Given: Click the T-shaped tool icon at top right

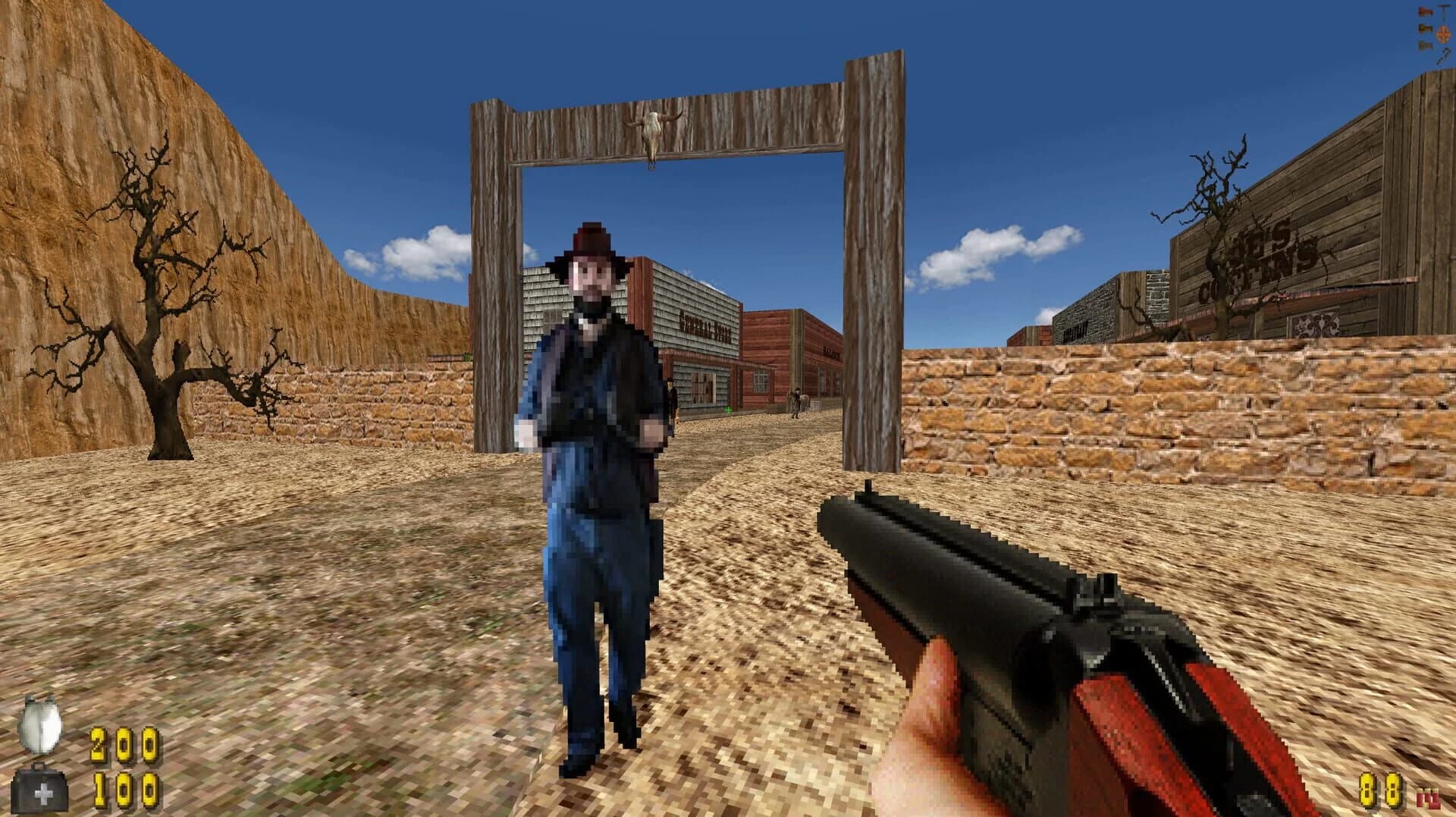Looking at the screenshot, I should coord(1443,11).
